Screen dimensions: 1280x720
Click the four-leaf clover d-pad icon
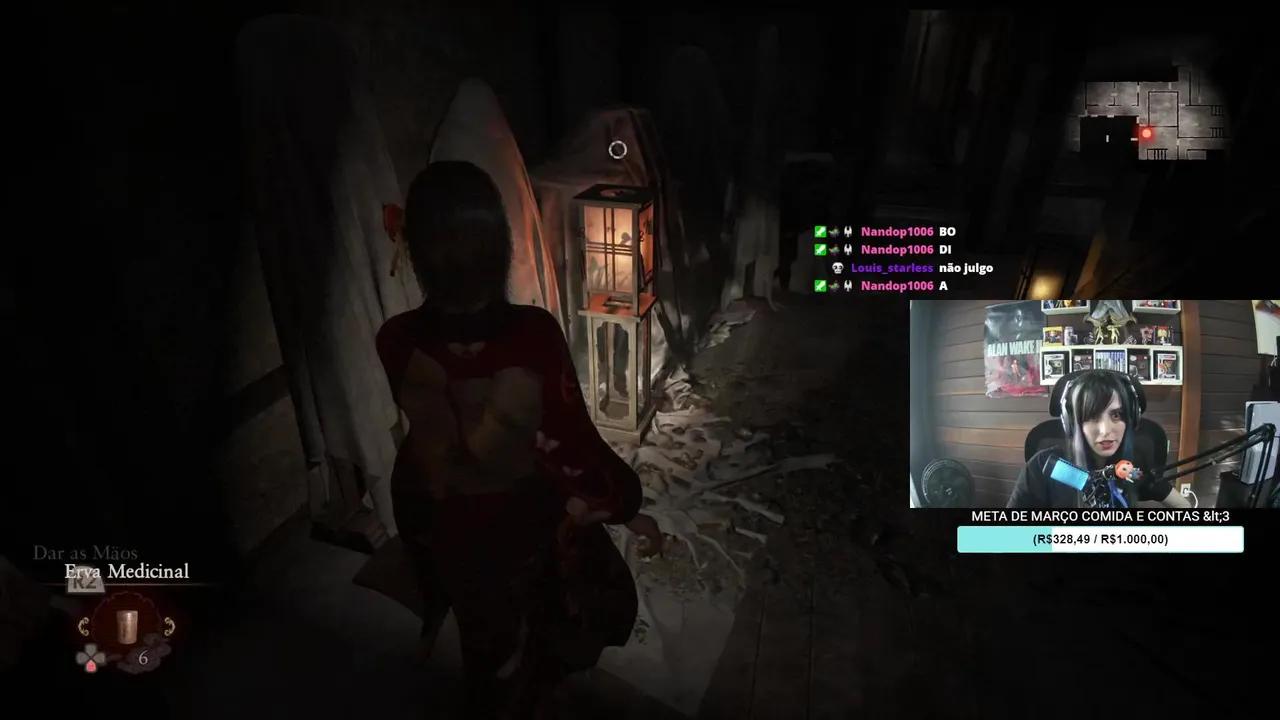(90, 655)
